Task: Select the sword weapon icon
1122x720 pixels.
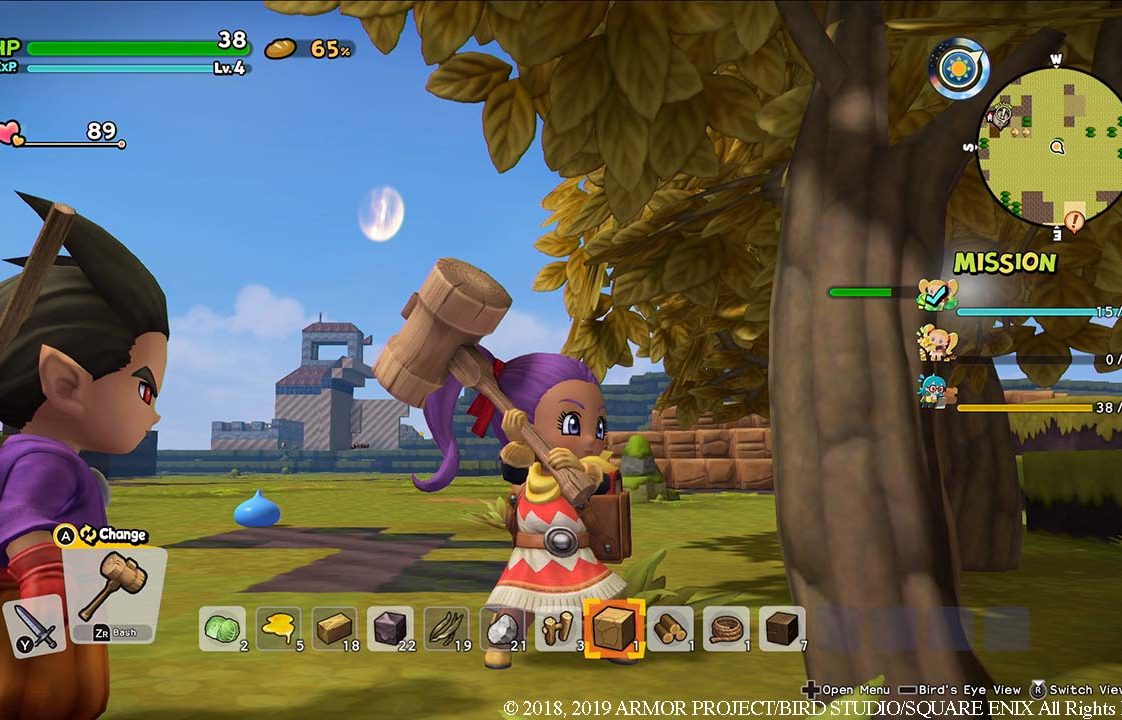Action: click(34, 628)
